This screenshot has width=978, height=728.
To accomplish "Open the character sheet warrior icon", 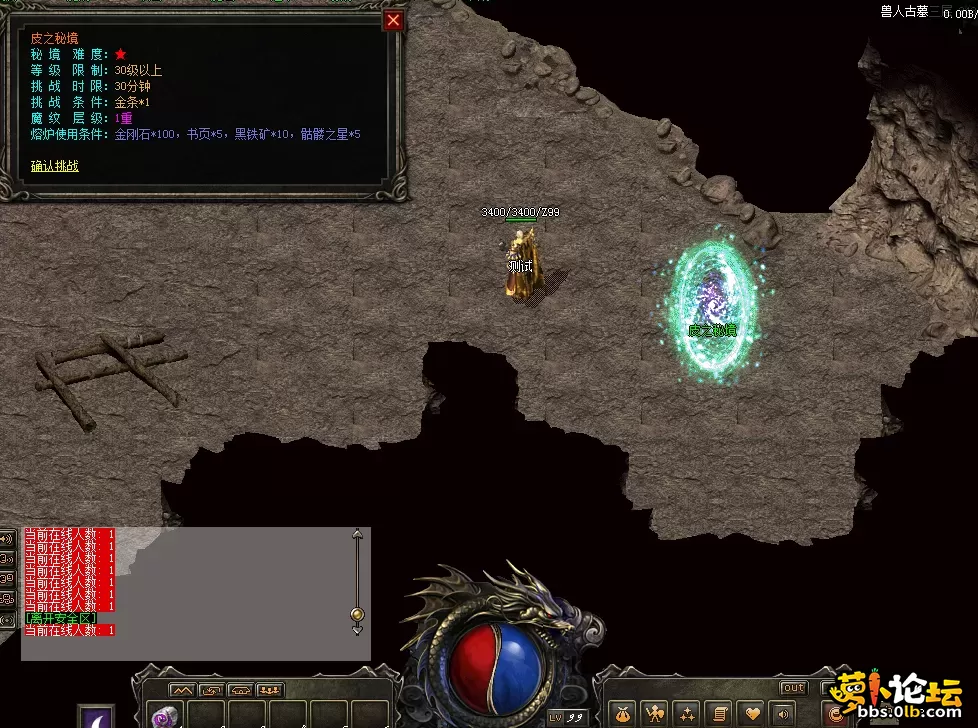I will (655, 713).
